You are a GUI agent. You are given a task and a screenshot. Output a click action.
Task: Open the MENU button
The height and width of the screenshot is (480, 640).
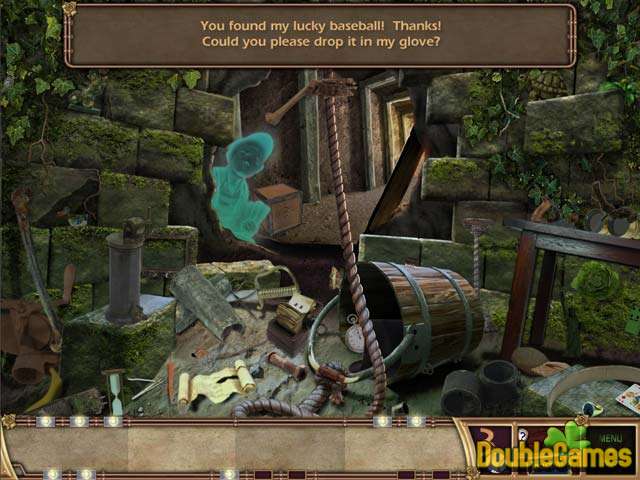pyautogui.click(x=610, y=437)
